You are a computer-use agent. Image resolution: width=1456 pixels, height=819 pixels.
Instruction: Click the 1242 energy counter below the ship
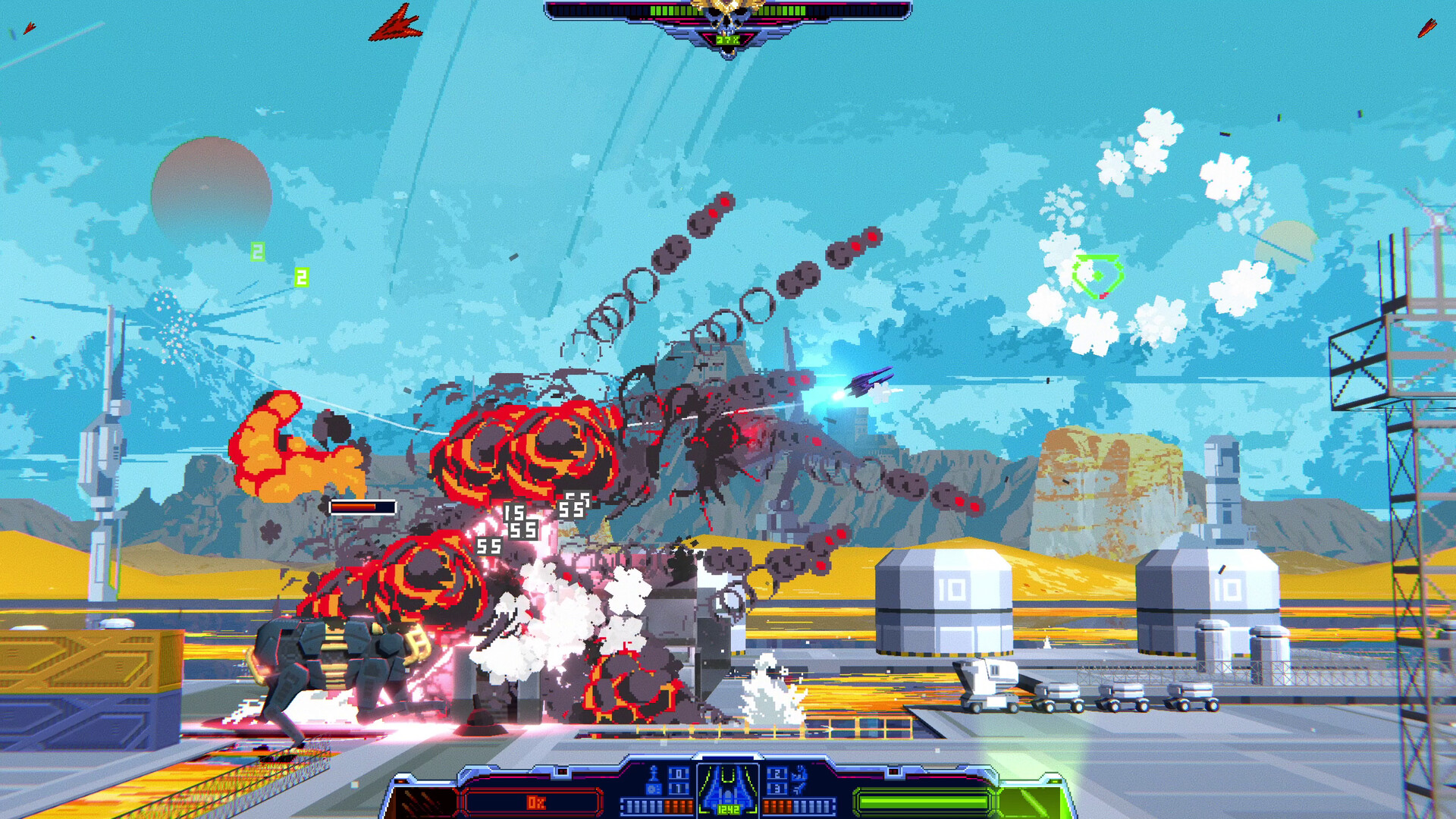(729, 808)
